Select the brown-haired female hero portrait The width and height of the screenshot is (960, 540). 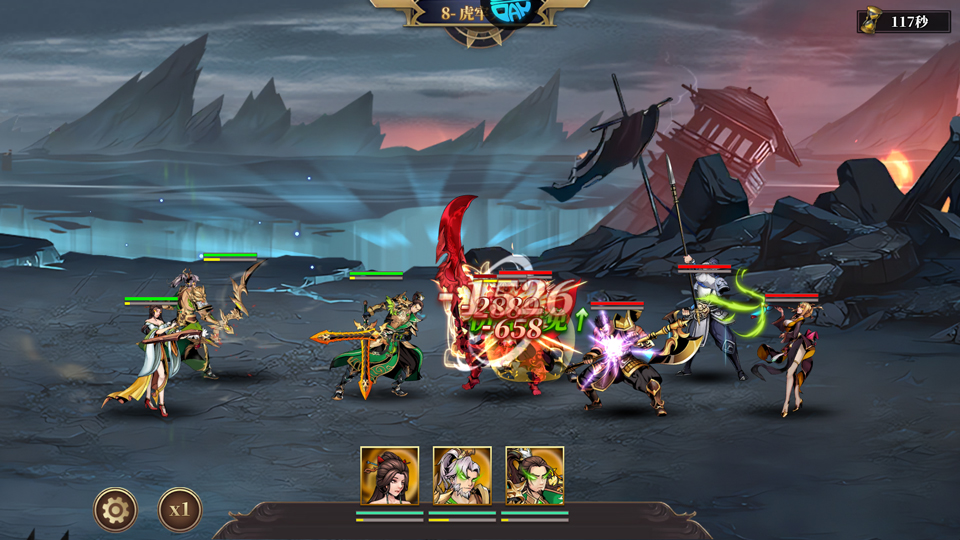pos(389,476)
